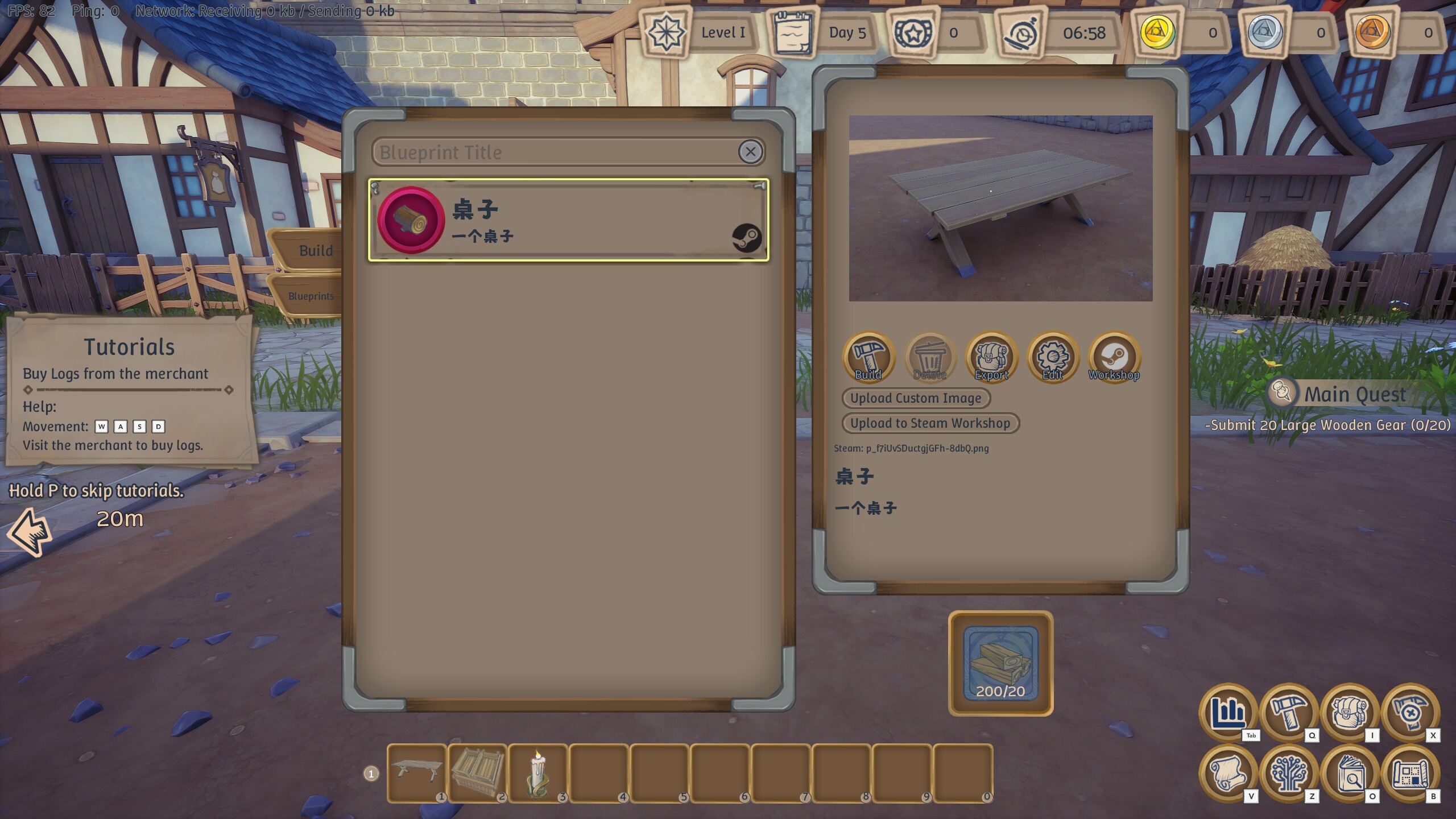Clear the blueprint search with the X button

click(x=751, y=151)
